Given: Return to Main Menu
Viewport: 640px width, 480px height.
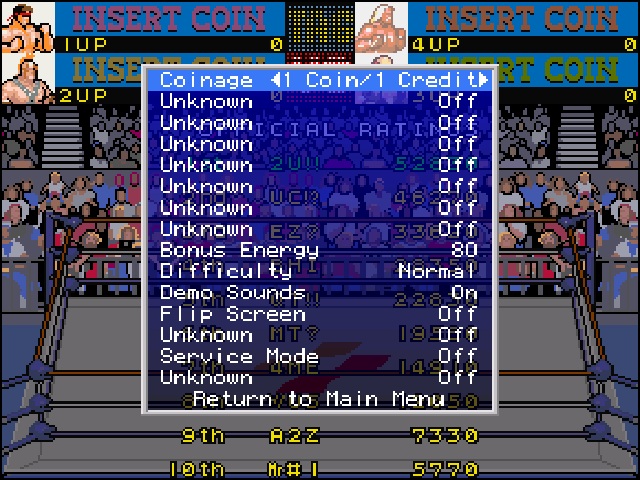Looking at the screenshot, I should [319, 399].
